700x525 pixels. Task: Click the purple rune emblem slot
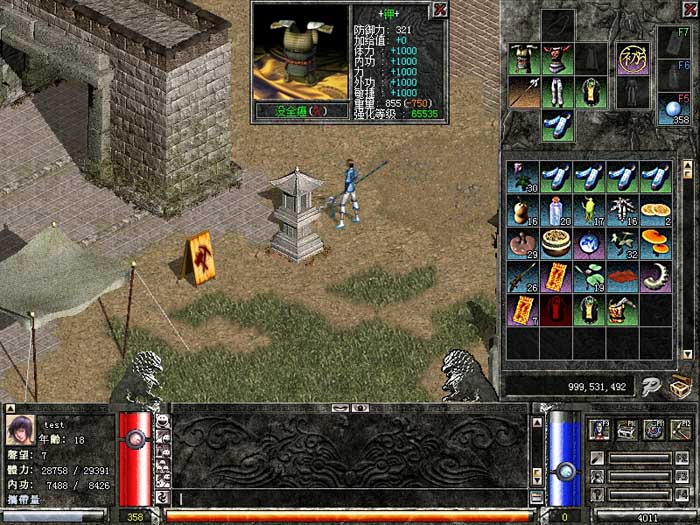tap(631, 58)
